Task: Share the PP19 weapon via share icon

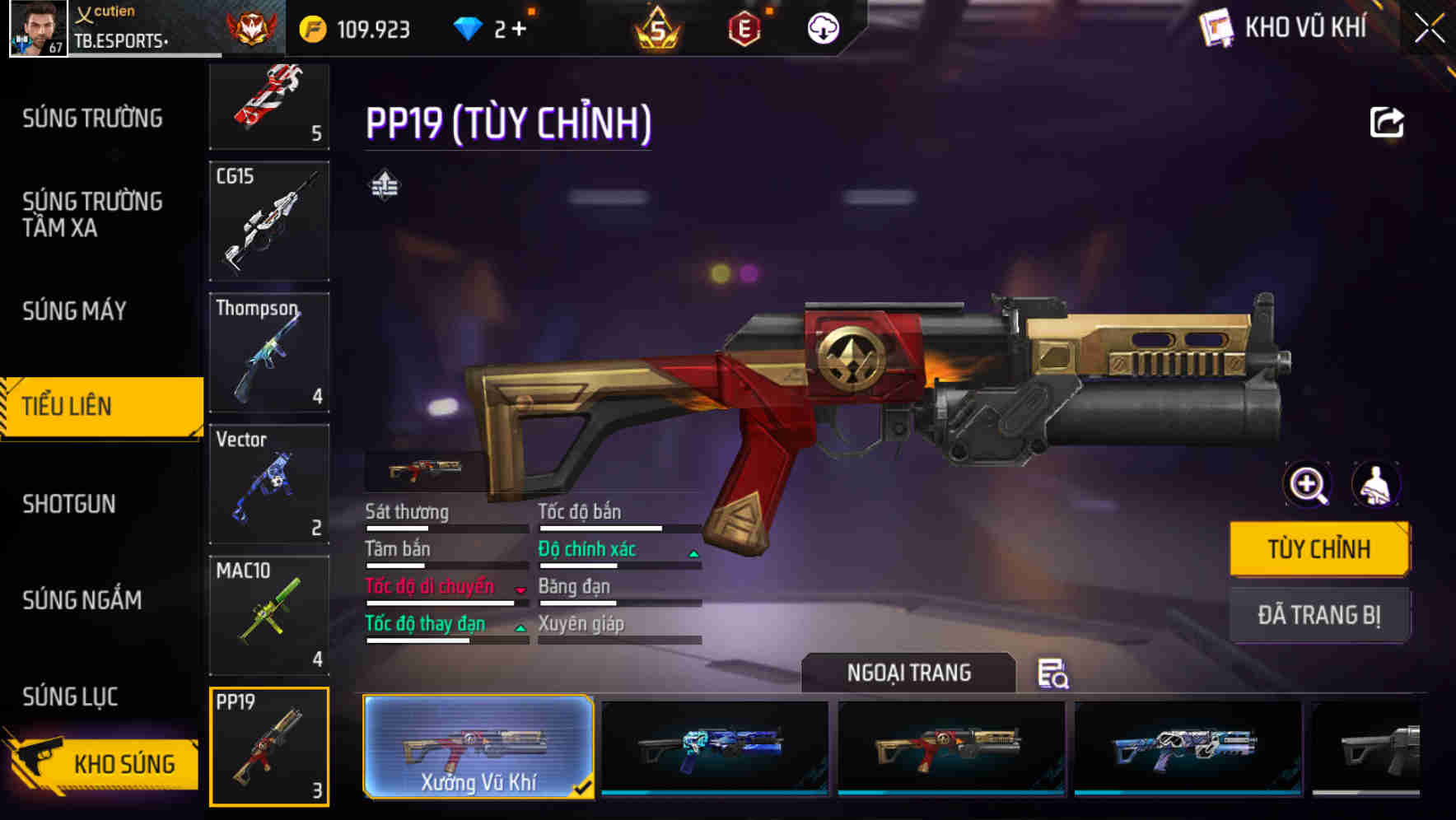Action: [1387, 122]
